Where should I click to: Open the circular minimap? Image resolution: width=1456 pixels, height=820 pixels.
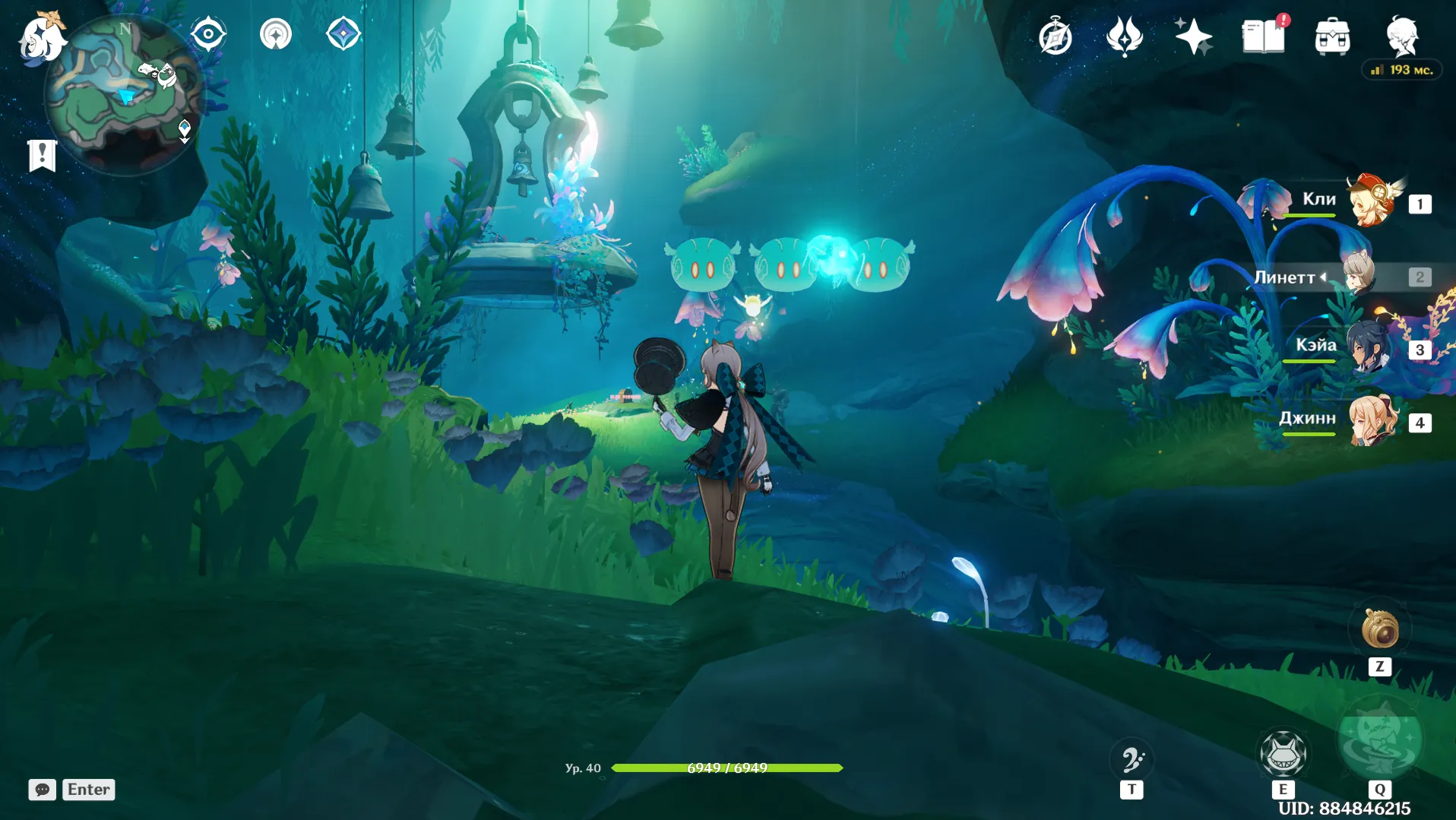coord(124,95)
